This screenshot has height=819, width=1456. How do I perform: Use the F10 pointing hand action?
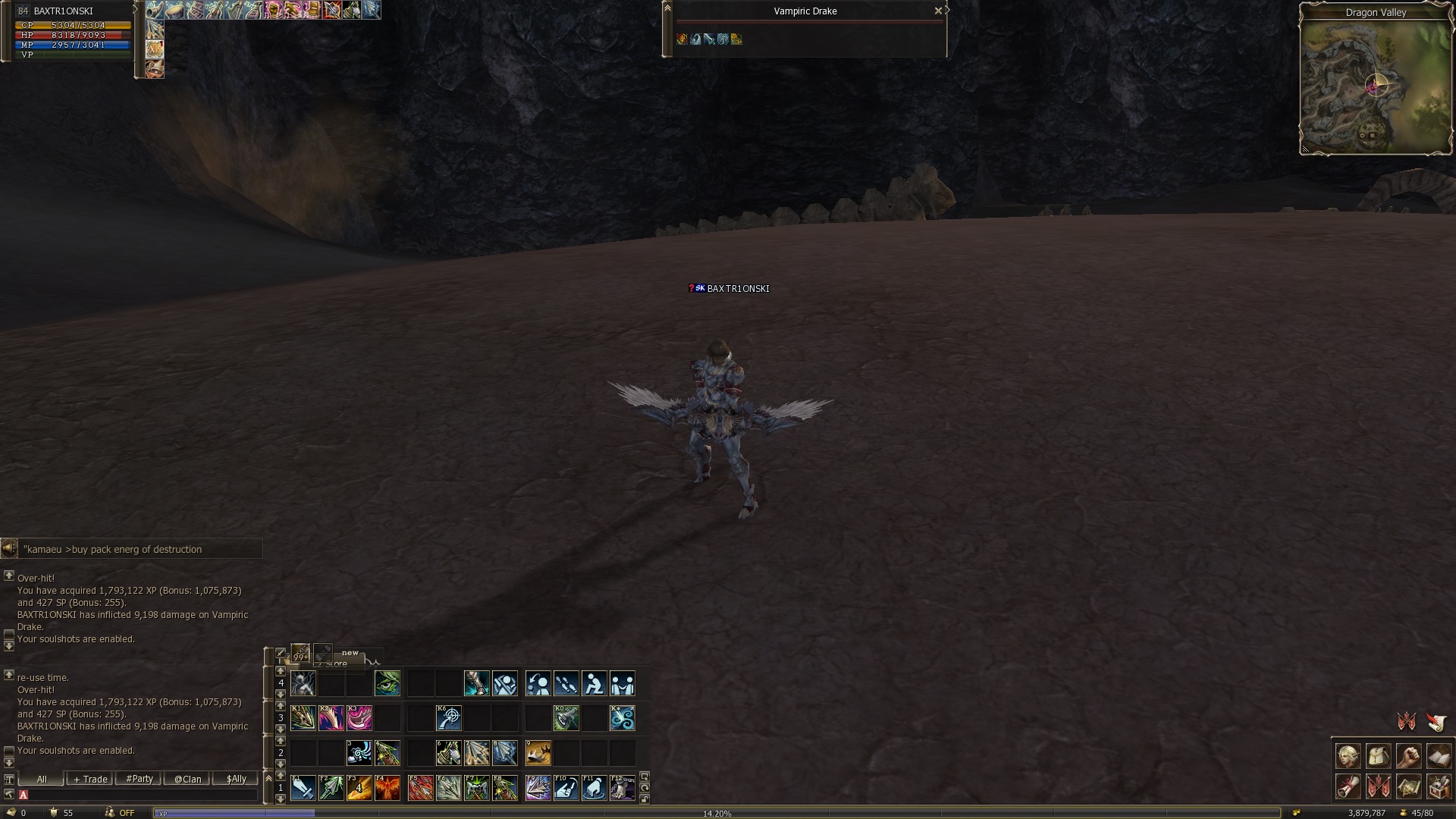pos(566,788)
